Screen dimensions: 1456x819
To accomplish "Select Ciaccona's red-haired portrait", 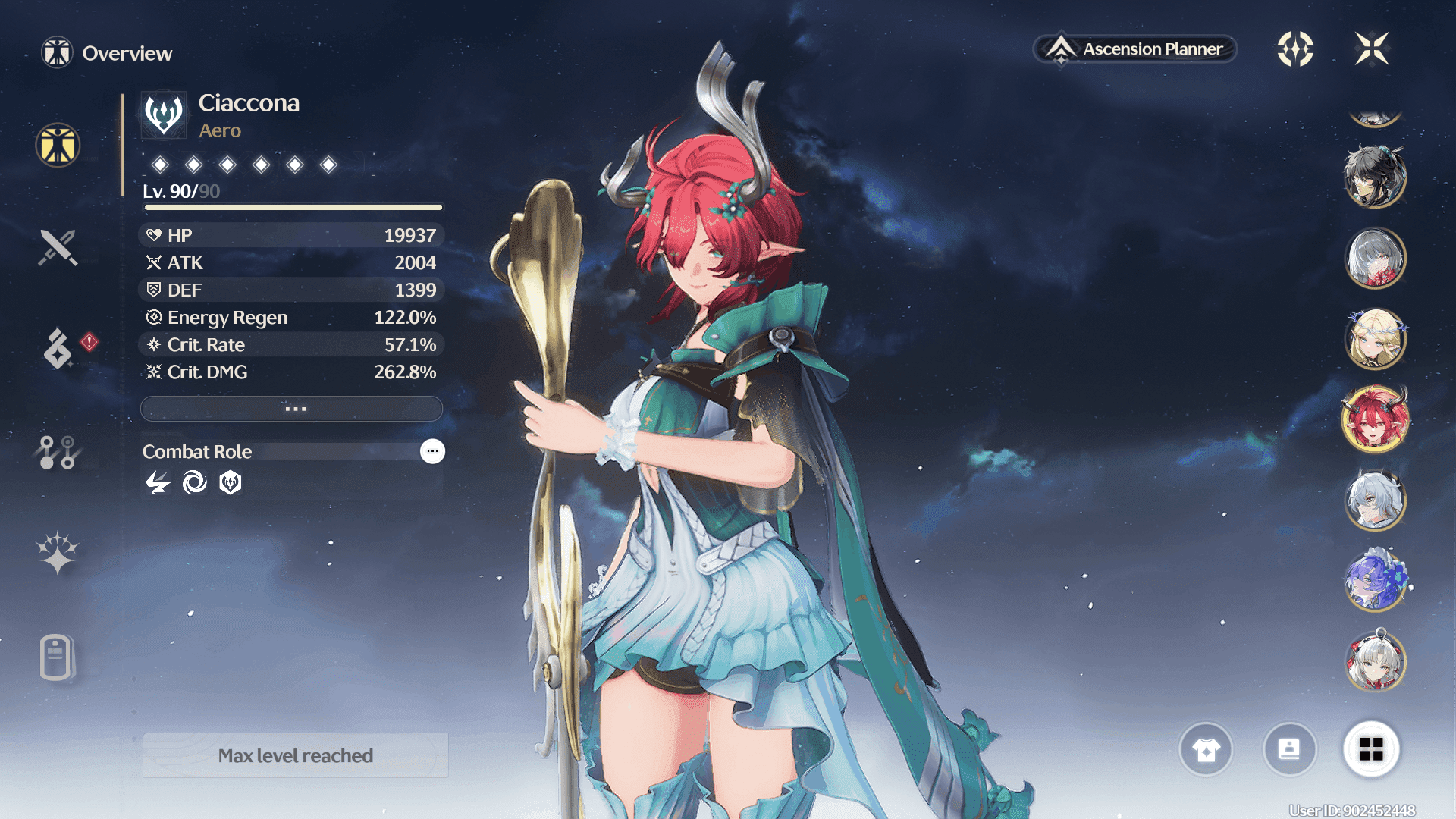I will (x=1375, y=419).
